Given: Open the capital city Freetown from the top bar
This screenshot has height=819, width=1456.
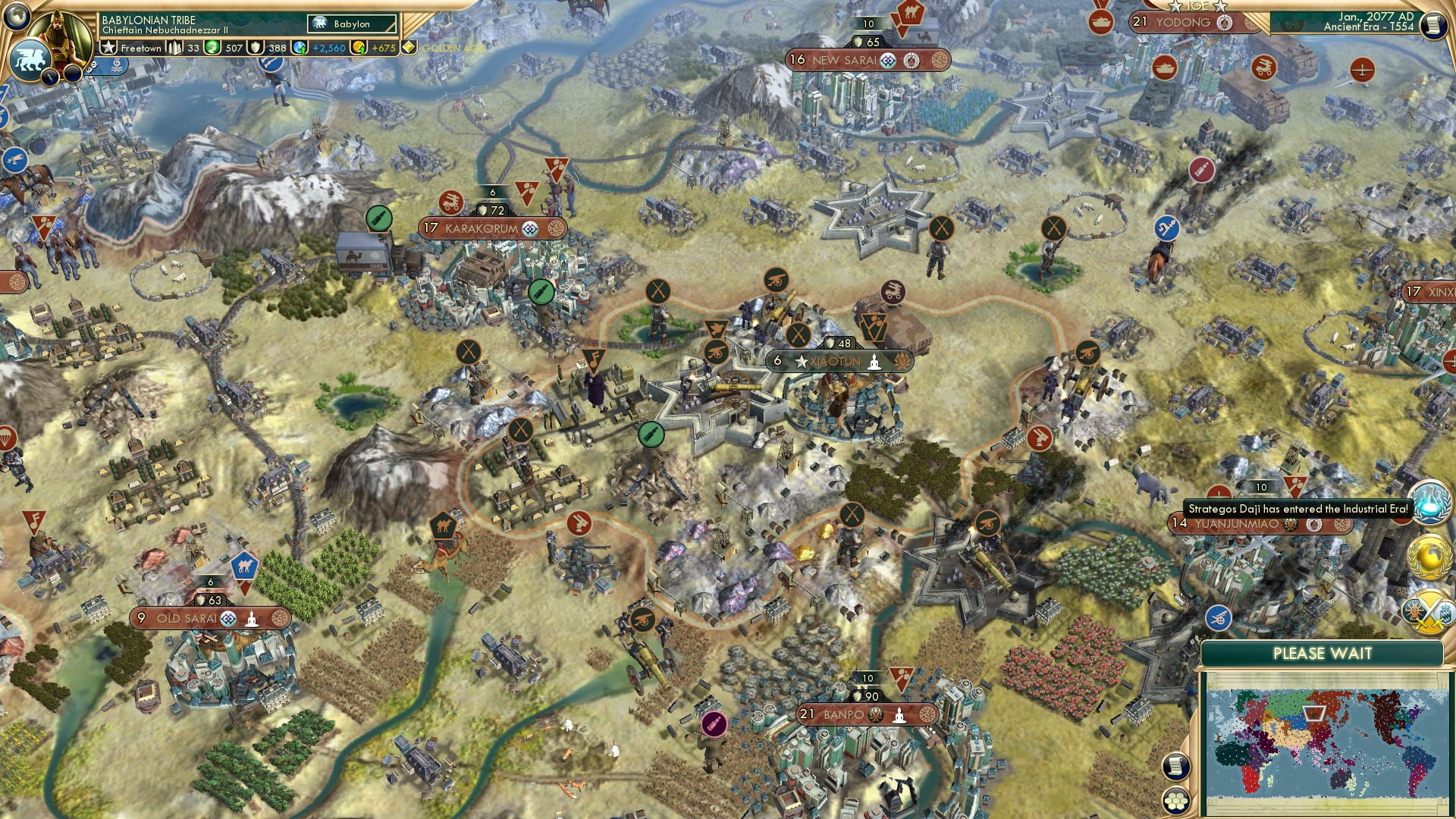Looking at the screenshot, I should [x=141, y=49].
